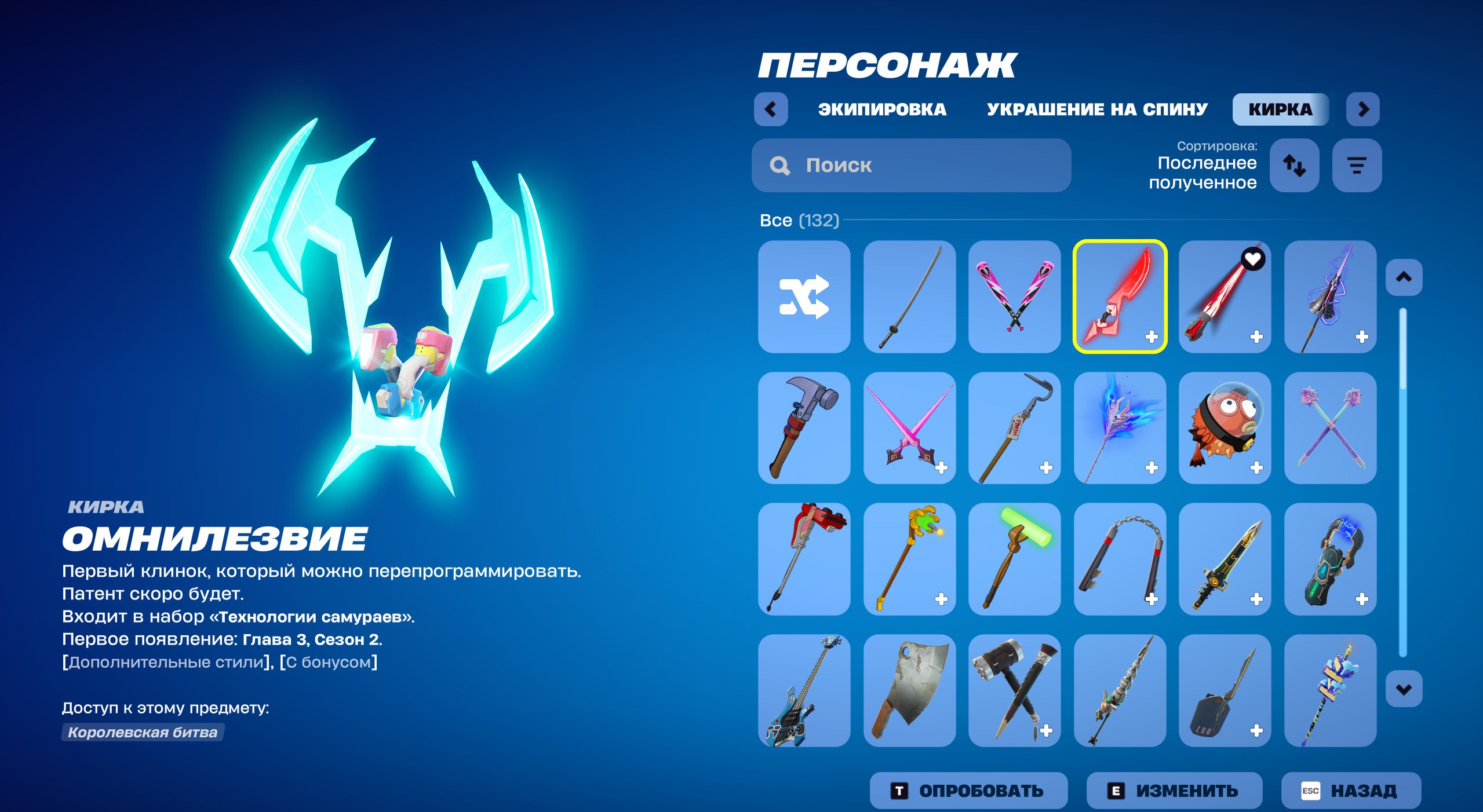Choose the claw hammer pickaxe
The width and height of the screenshot is (1483, 812).
[804, 430]
